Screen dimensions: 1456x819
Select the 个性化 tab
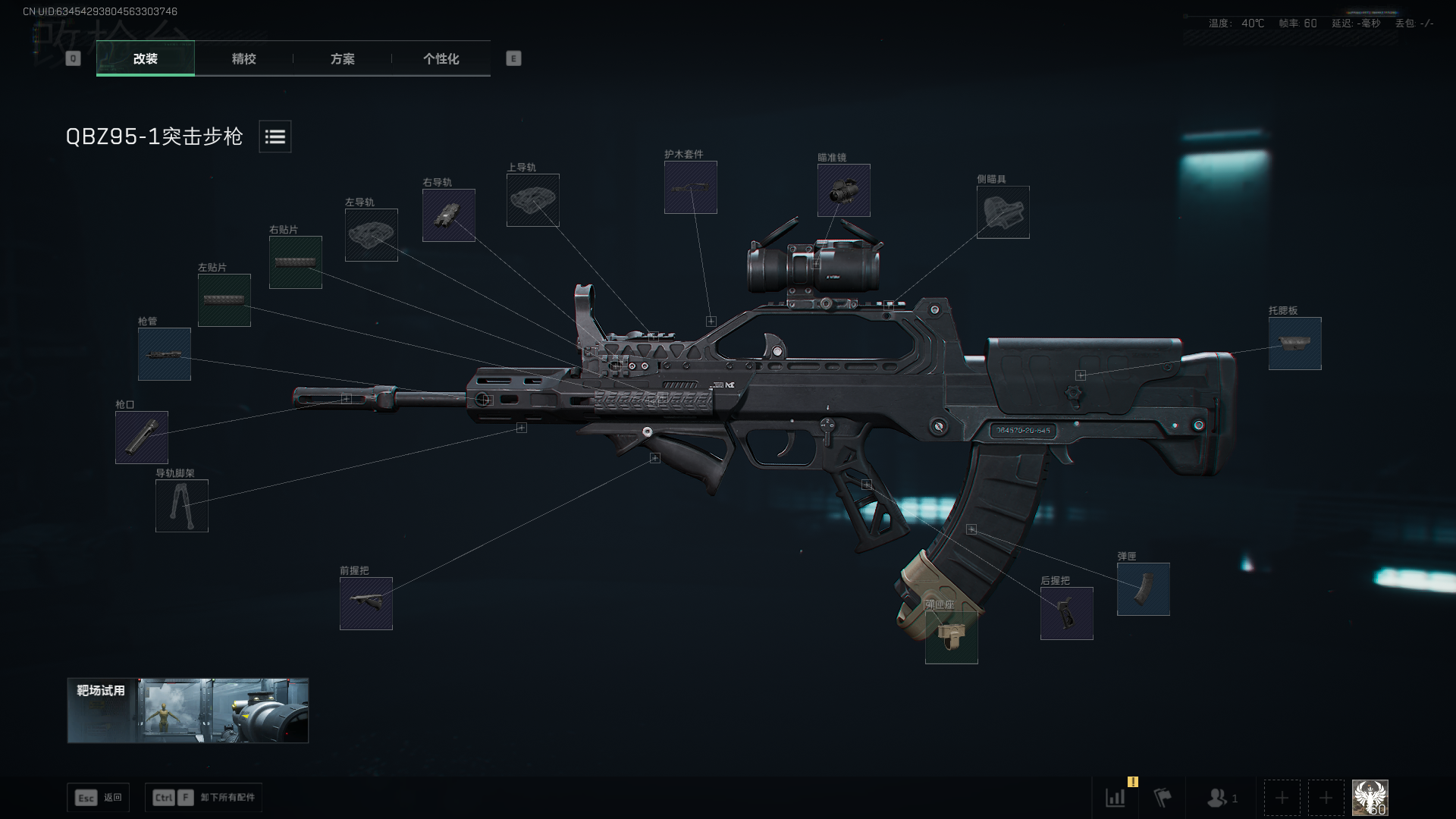coord(441,58)
